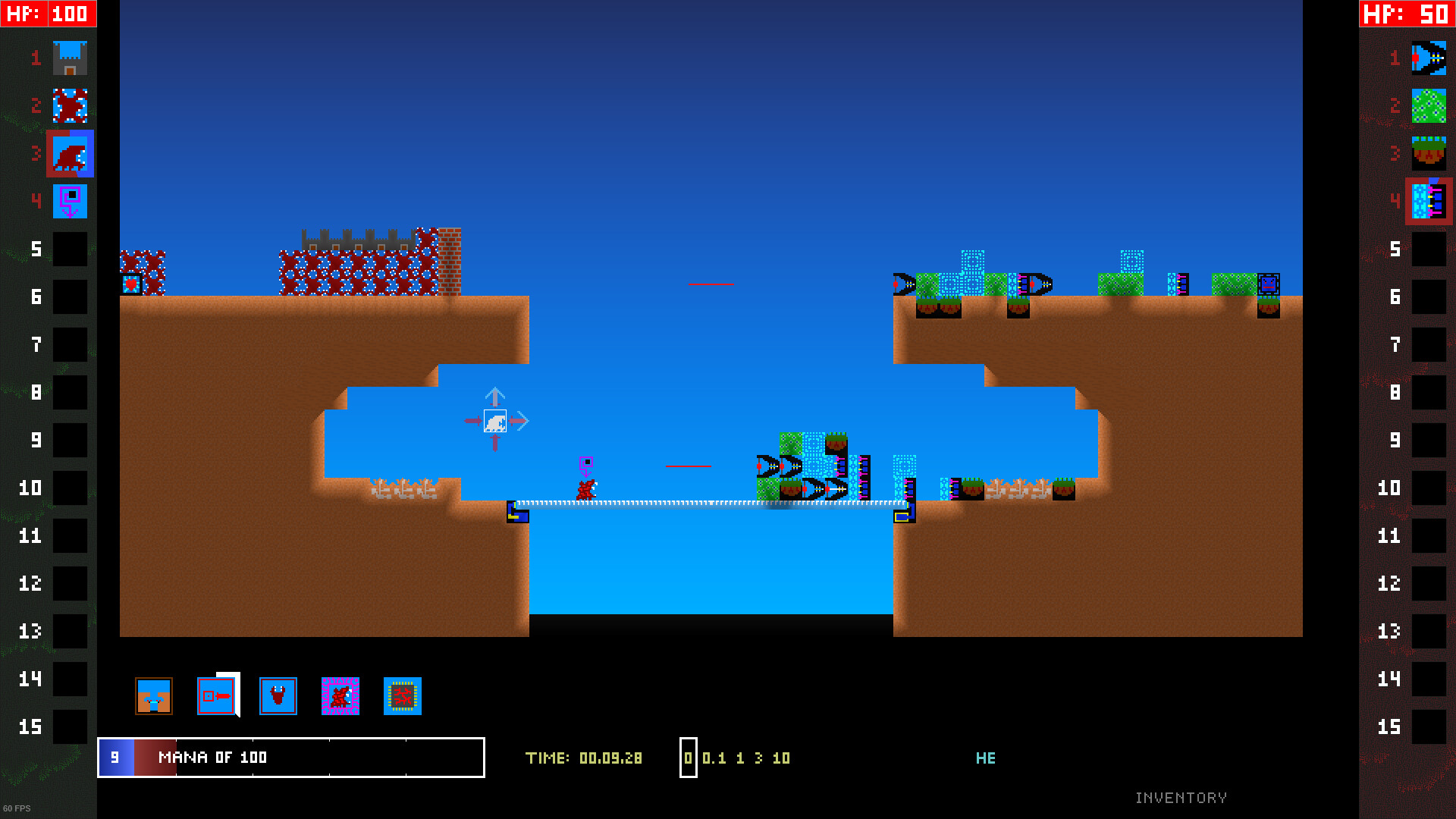Toggle off the highlighted dragon in left slot 3

[x=70, y=154]
